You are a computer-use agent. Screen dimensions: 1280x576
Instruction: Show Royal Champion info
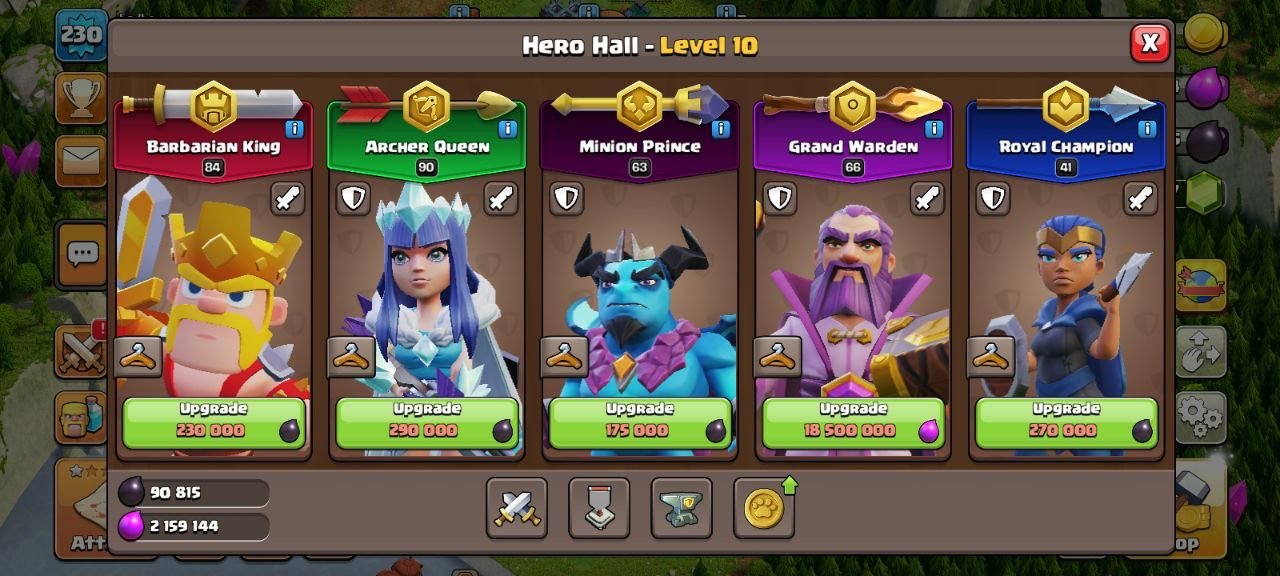(x=1147, y=129)
